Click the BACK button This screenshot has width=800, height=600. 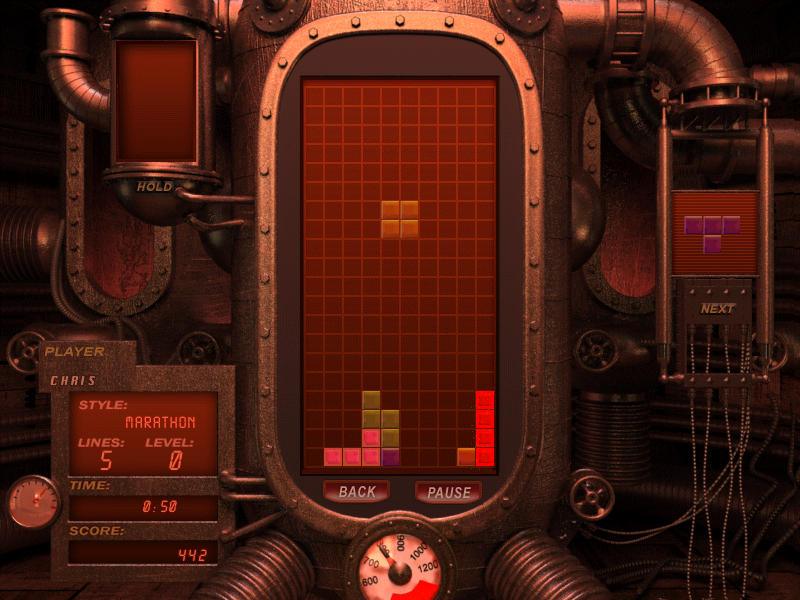tap(356, 492)
